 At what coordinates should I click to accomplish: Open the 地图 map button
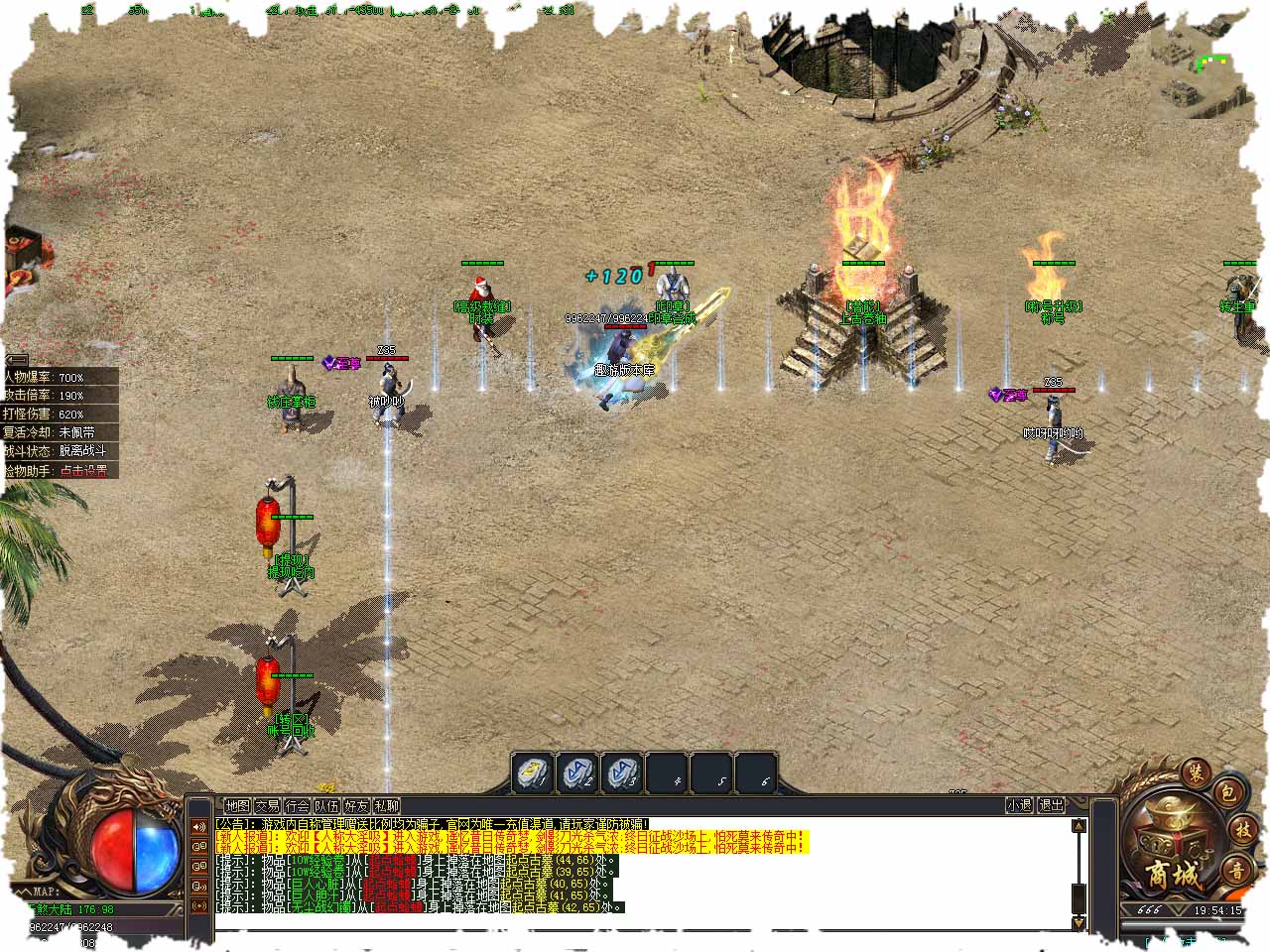coord(237,806)
